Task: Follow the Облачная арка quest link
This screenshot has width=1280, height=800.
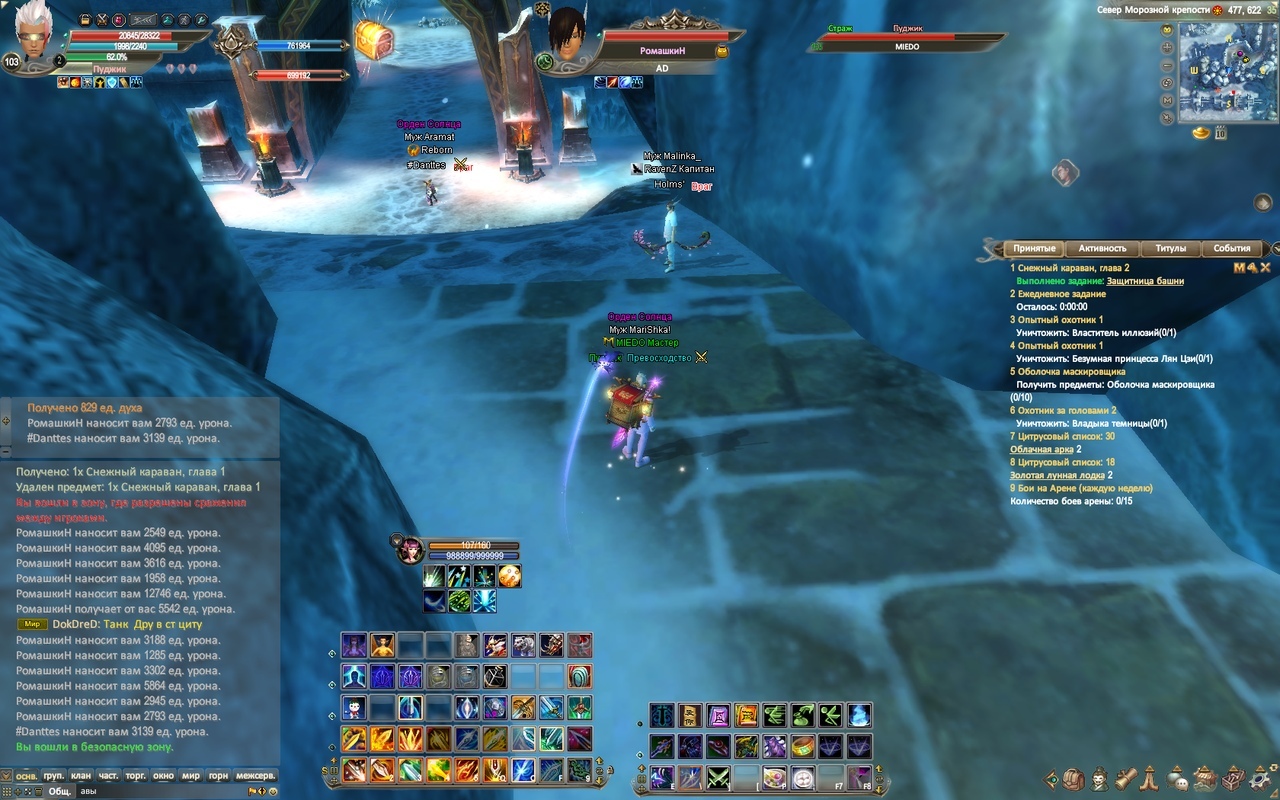Action: tap(1041, 450)
